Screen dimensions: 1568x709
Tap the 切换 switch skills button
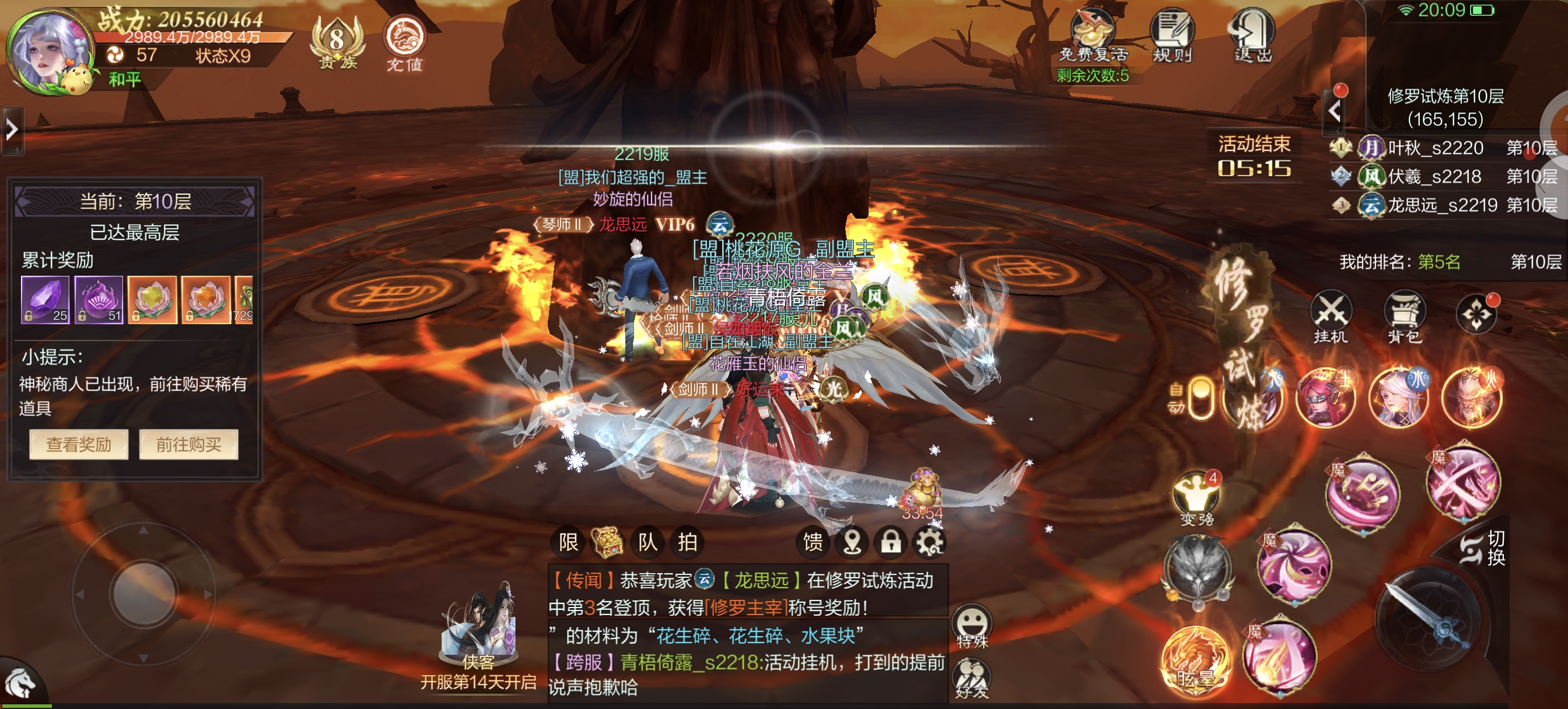point(1485,547)
